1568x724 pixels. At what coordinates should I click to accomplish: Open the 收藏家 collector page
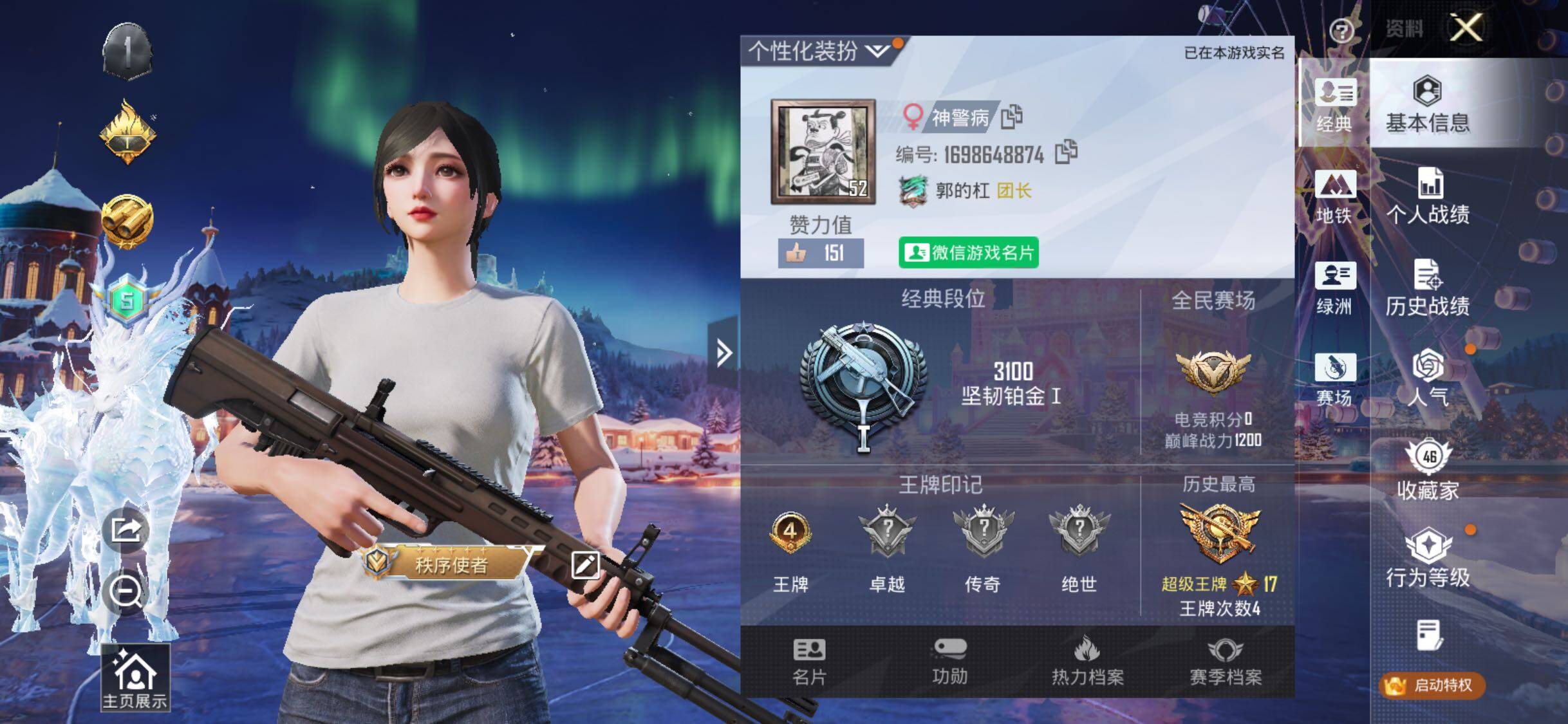[x=1428, y=471]
